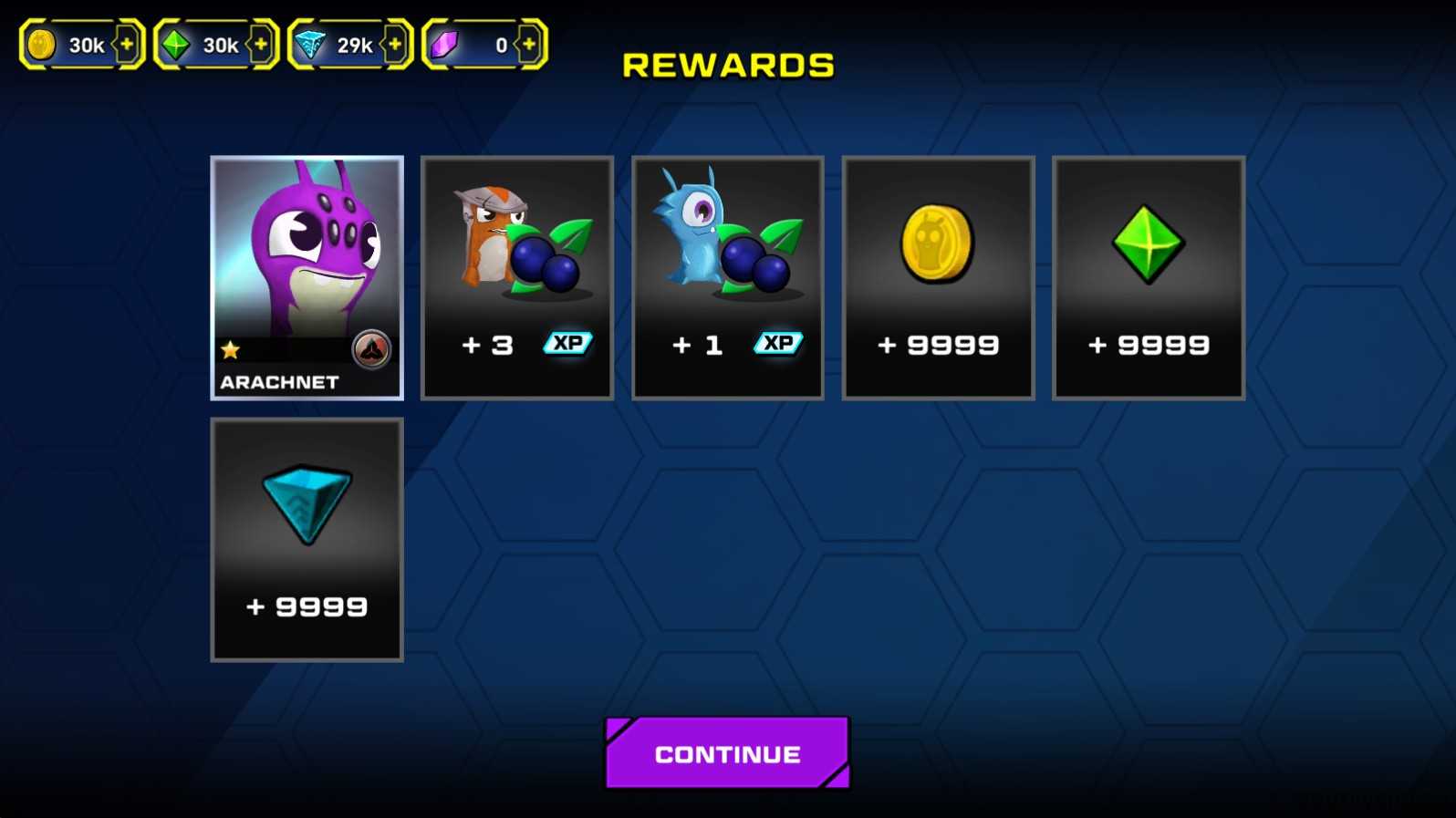
Task: Select the blue crystal +9999 reward card
Action: pos(307,540)
